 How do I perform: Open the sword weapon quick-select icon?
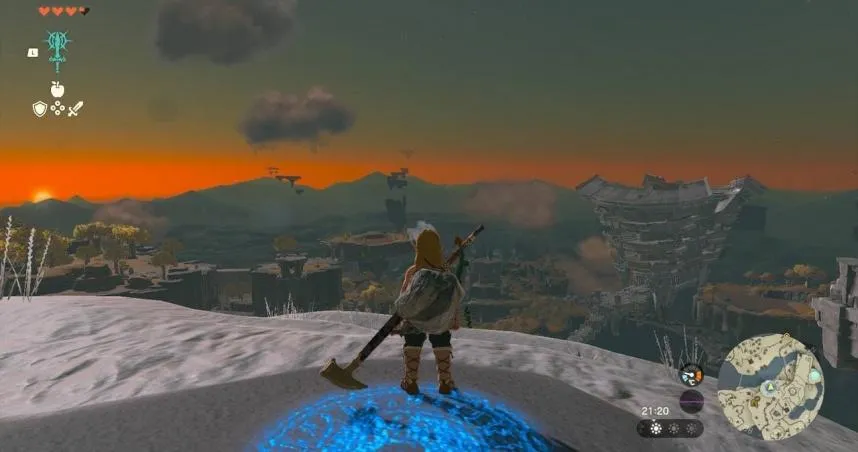(76, 108)
